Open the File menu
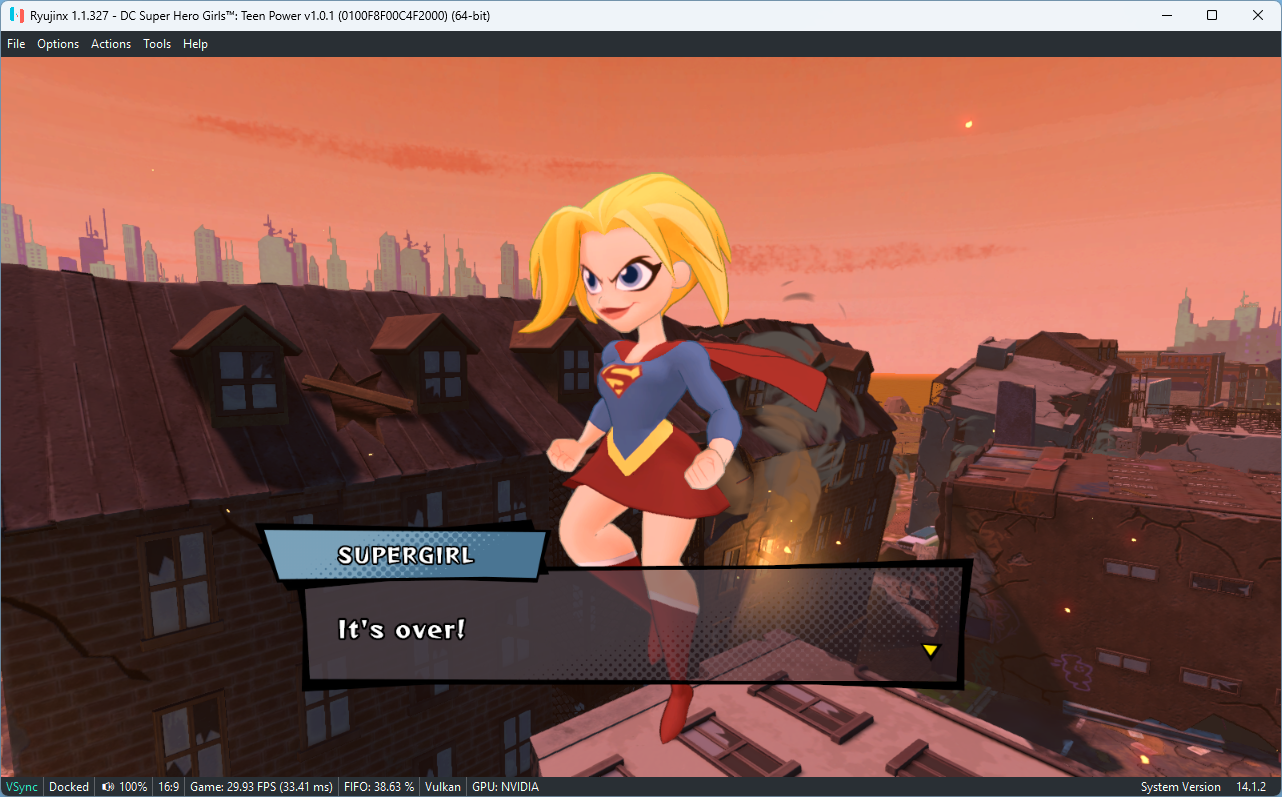 (x=16, y=43)
